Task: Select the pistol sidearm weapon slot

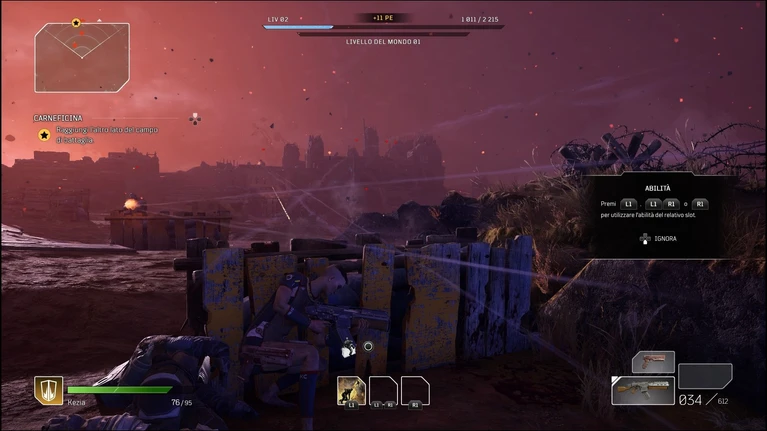Action: (x=653, y=362)
